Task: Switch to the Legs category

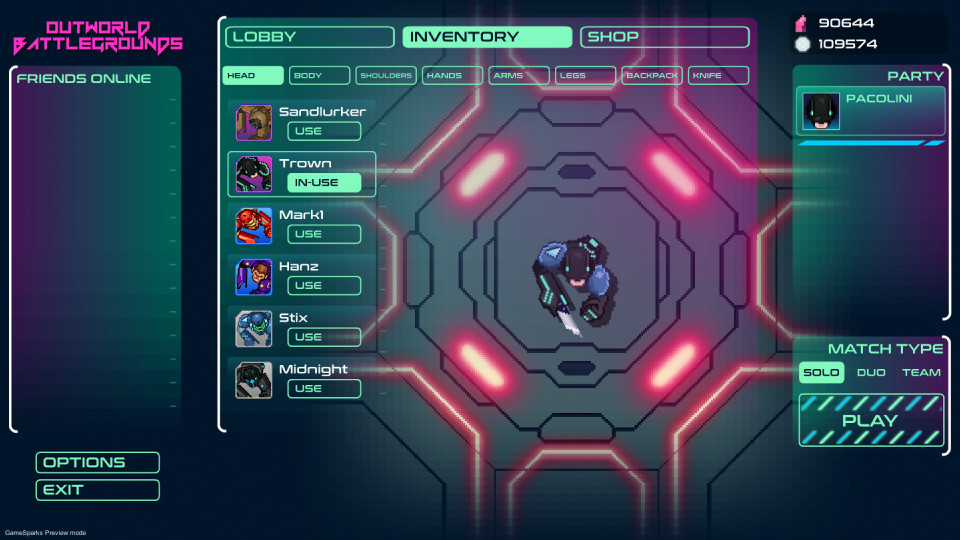Action: click(x=585, y=75)
